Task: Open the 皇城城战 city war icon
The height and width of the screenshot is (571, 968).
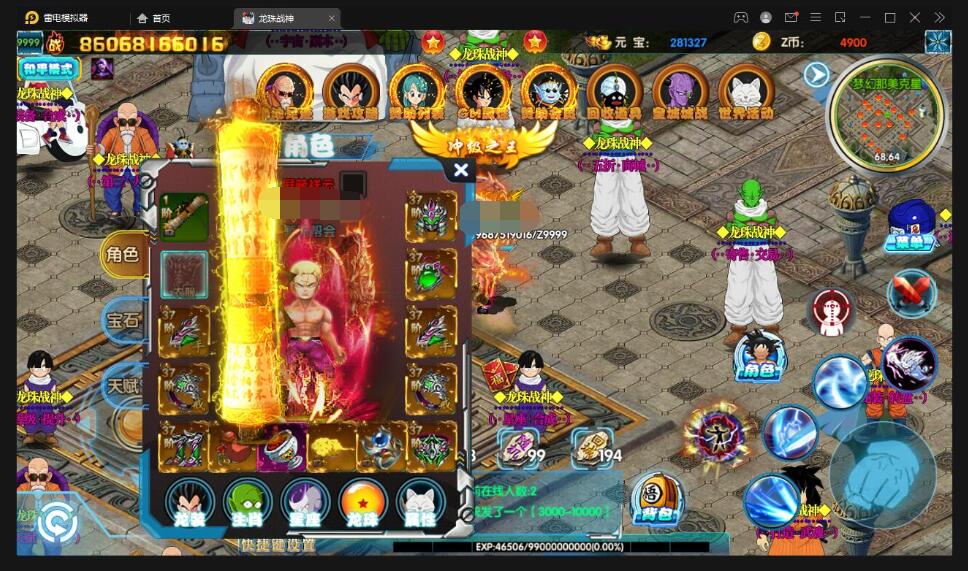Action: (x=679, y=91)
